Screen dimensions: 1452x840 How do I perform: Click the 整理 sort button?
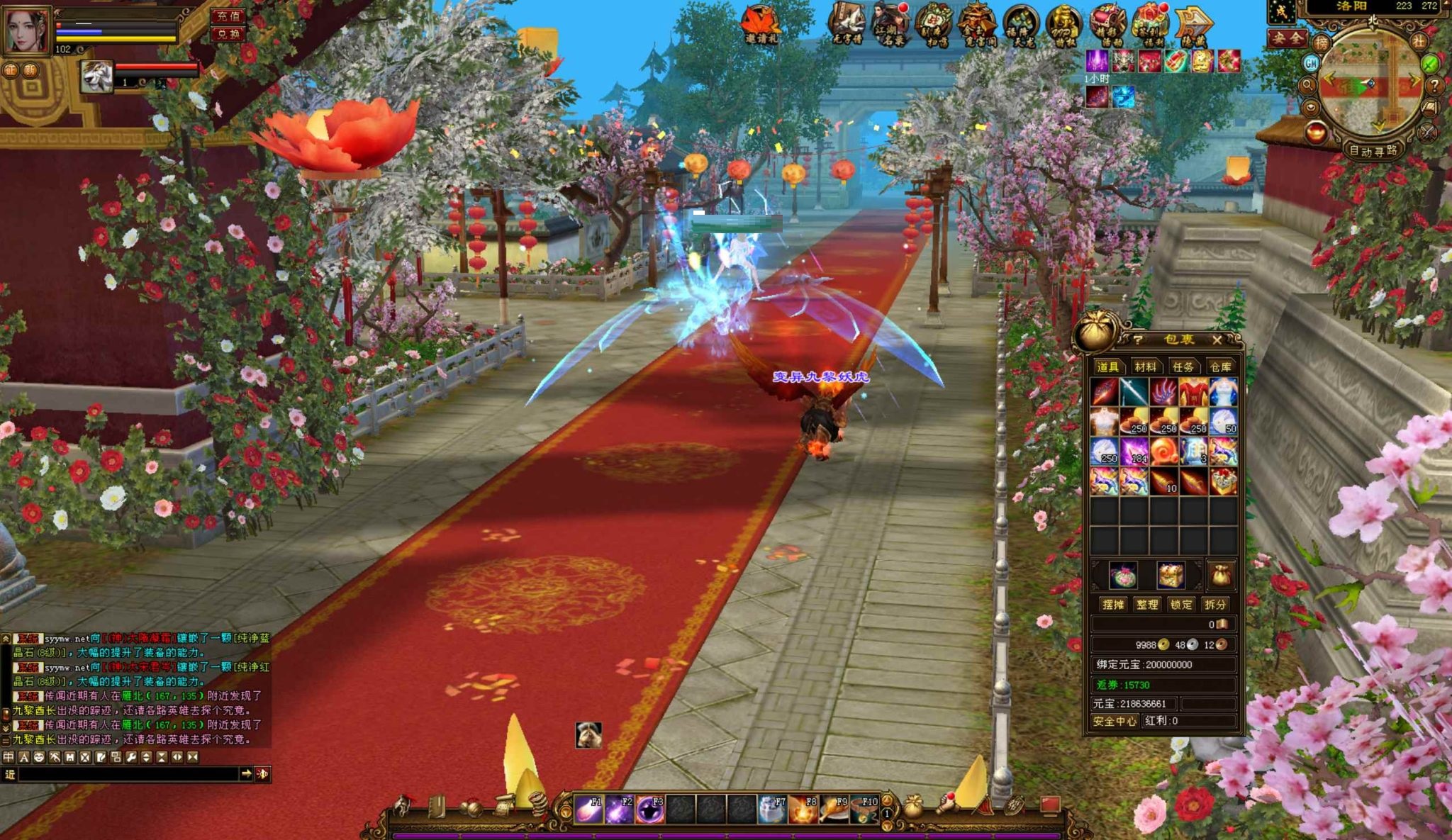(x=1146, y=605)
